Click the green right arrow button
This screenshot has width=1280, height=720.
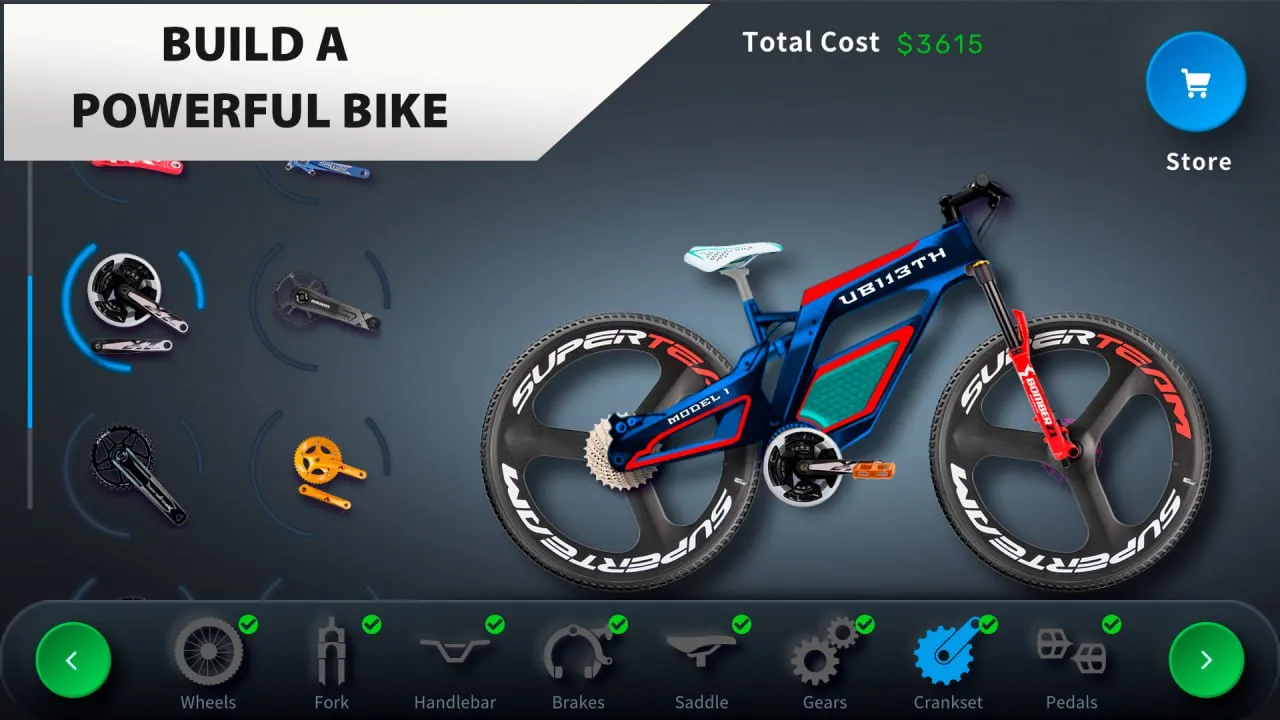[1206, 660]
